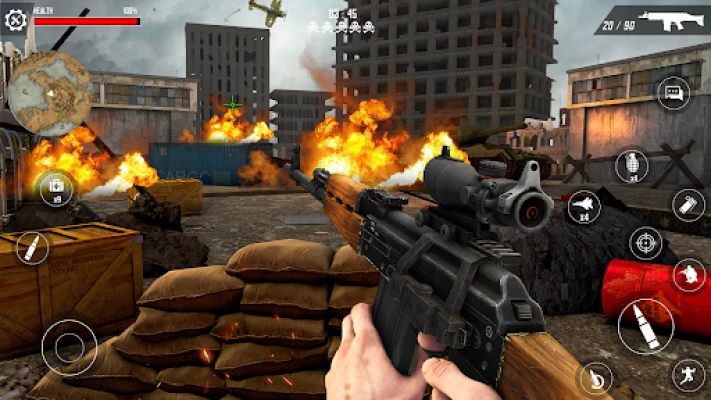This screenshot has width=711, height=400.
Task: Touch the virtual movement joystick
Action: tap(69, 347)
